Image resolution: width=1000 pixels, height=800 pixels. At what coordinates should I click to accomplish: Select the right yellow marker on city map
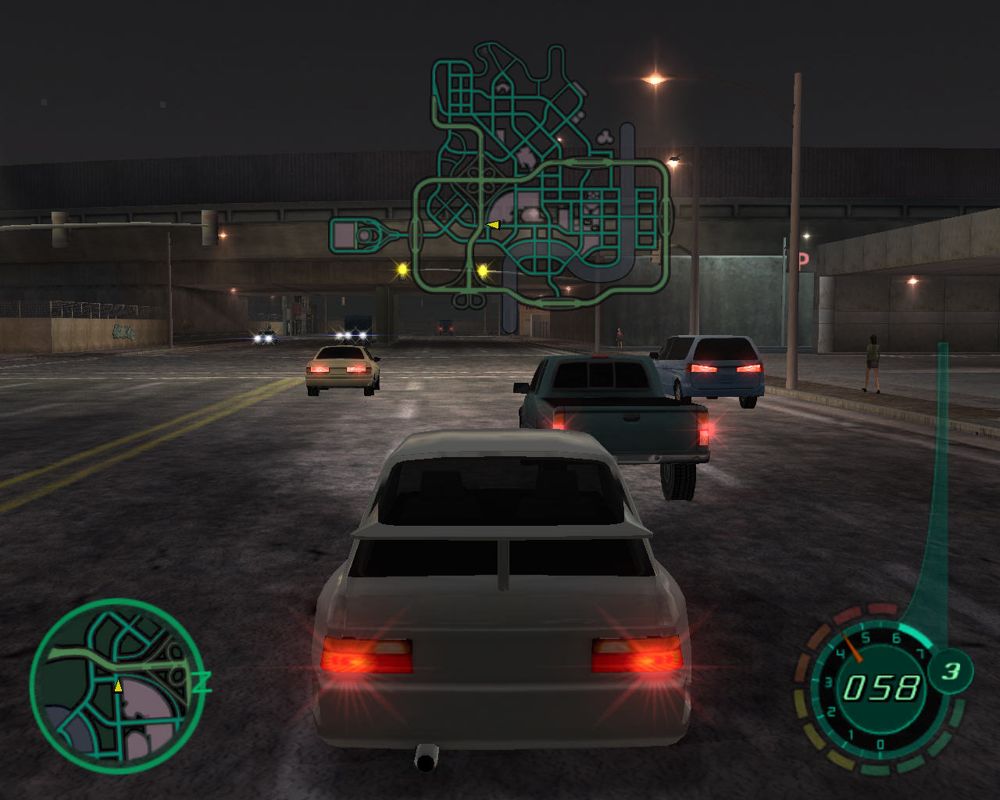(483, 270)
